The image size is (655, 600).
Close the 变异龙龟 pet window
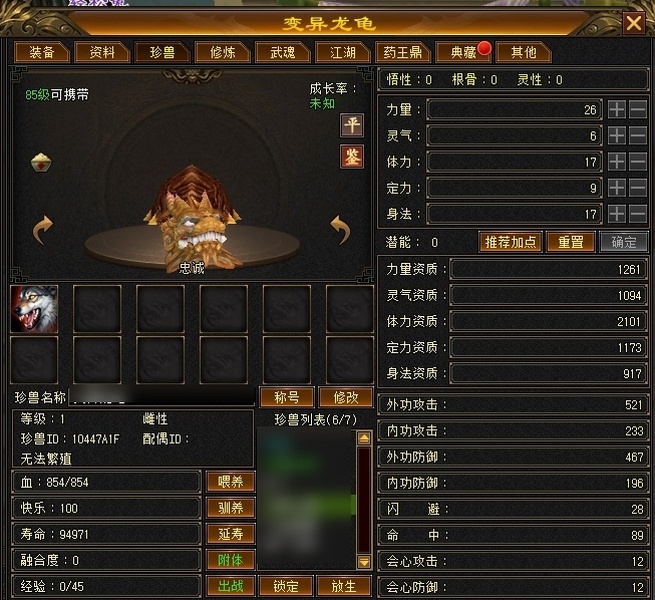coord(633,23)
